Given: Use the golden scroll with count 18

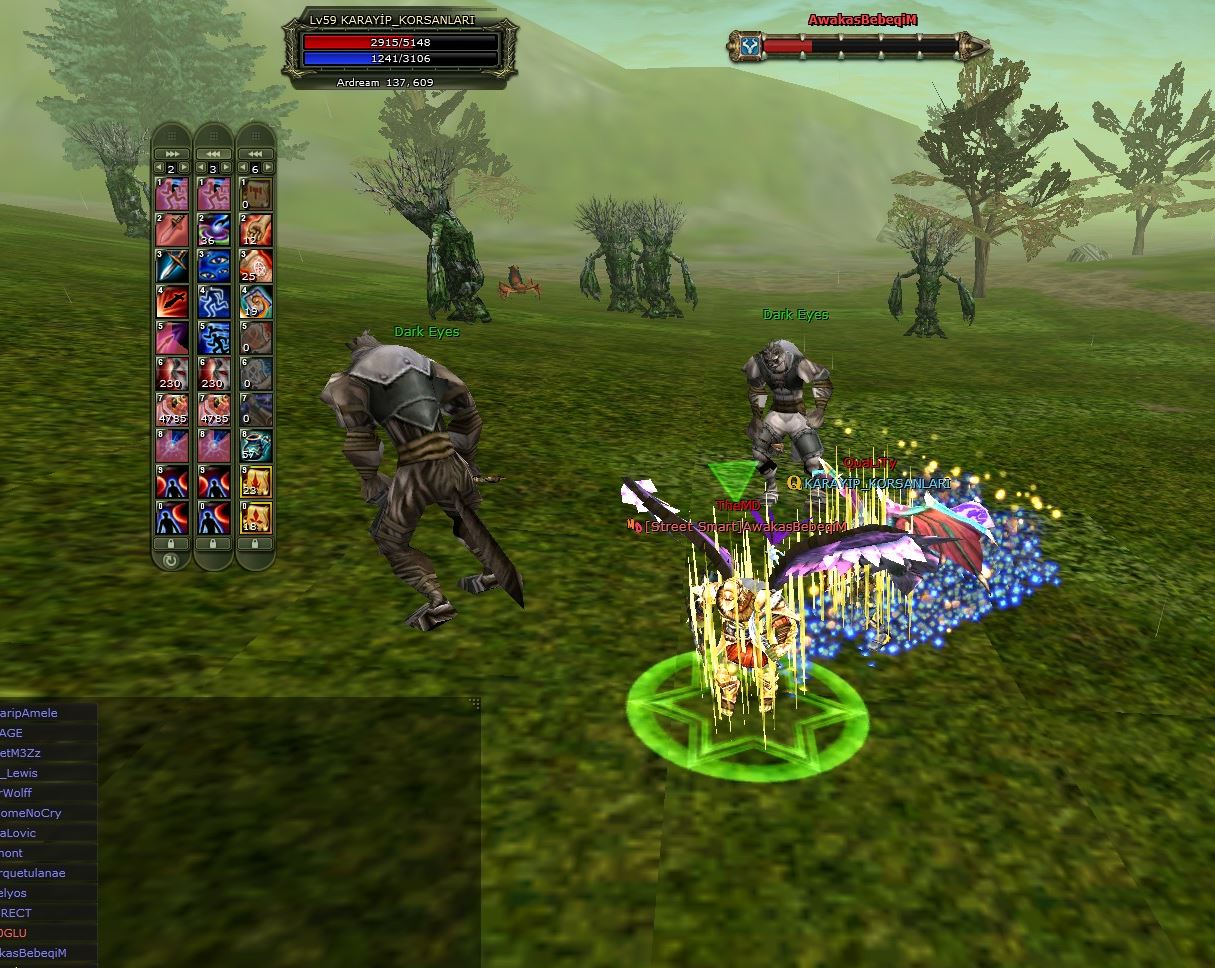Looking at the screenshot, I should [x=255, y=517].
